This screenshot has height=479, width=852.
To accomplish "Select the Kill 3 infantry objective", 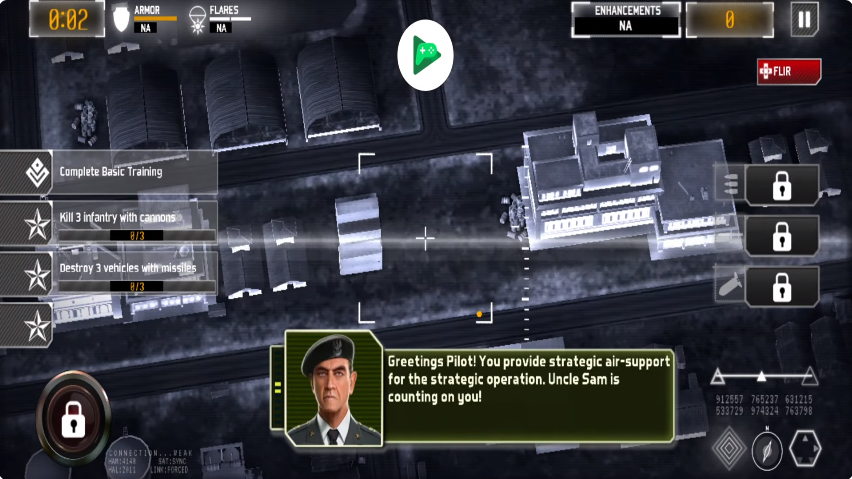I will (110, 222).
